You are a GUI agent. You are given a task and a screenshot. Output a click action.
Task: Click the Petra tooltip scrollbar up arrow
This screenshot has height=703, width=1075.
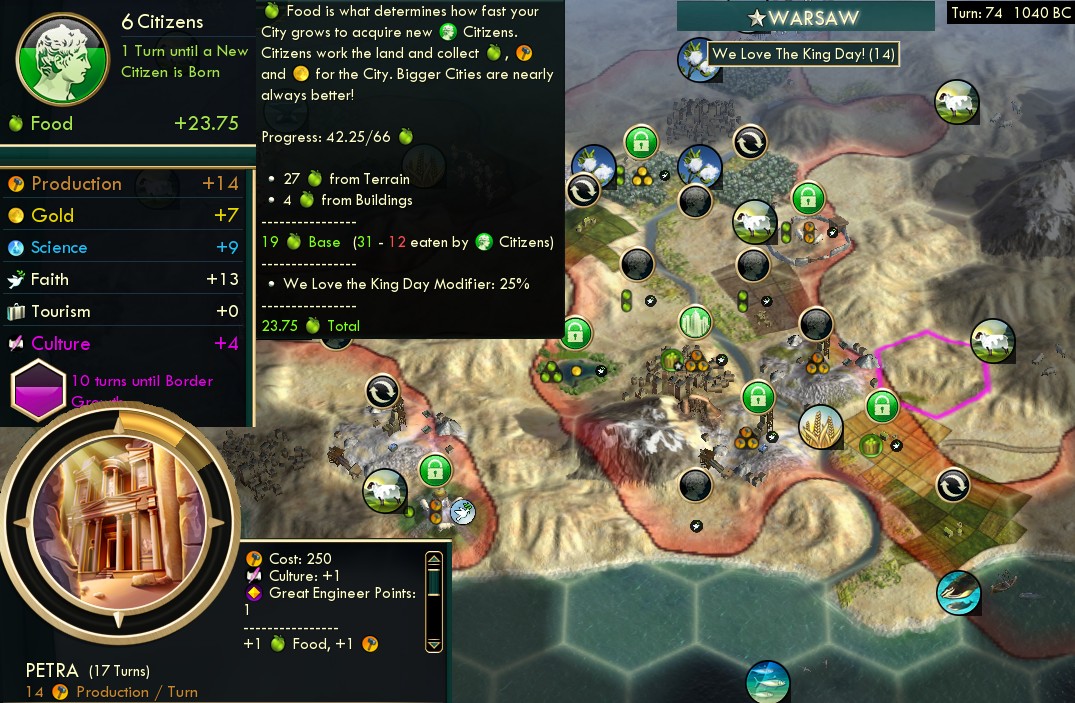(433, 560)
